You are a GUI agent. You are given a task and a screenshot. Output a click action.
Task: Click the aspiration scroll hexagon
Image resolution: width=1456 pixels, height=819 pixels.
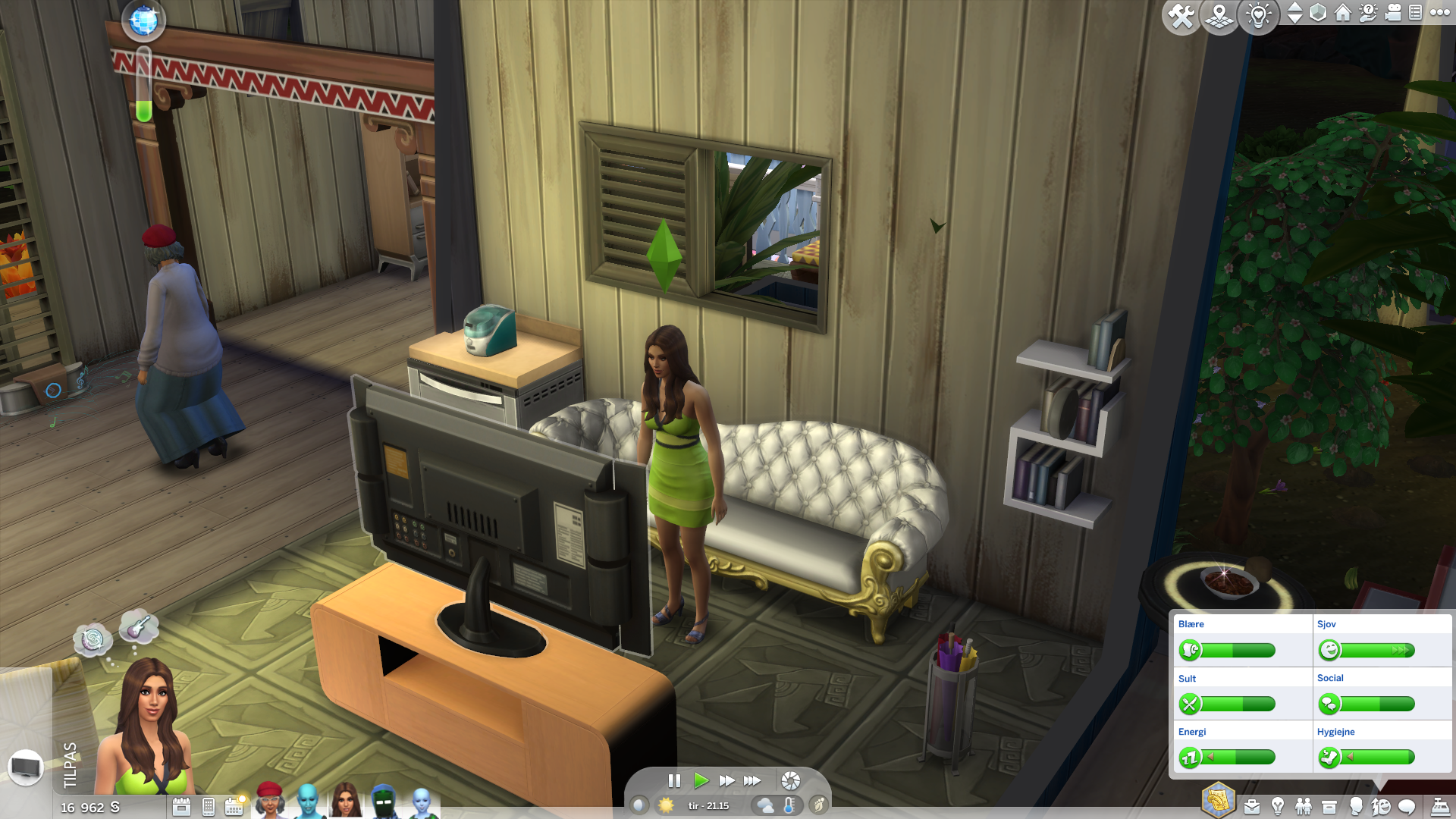[1218, 800]
